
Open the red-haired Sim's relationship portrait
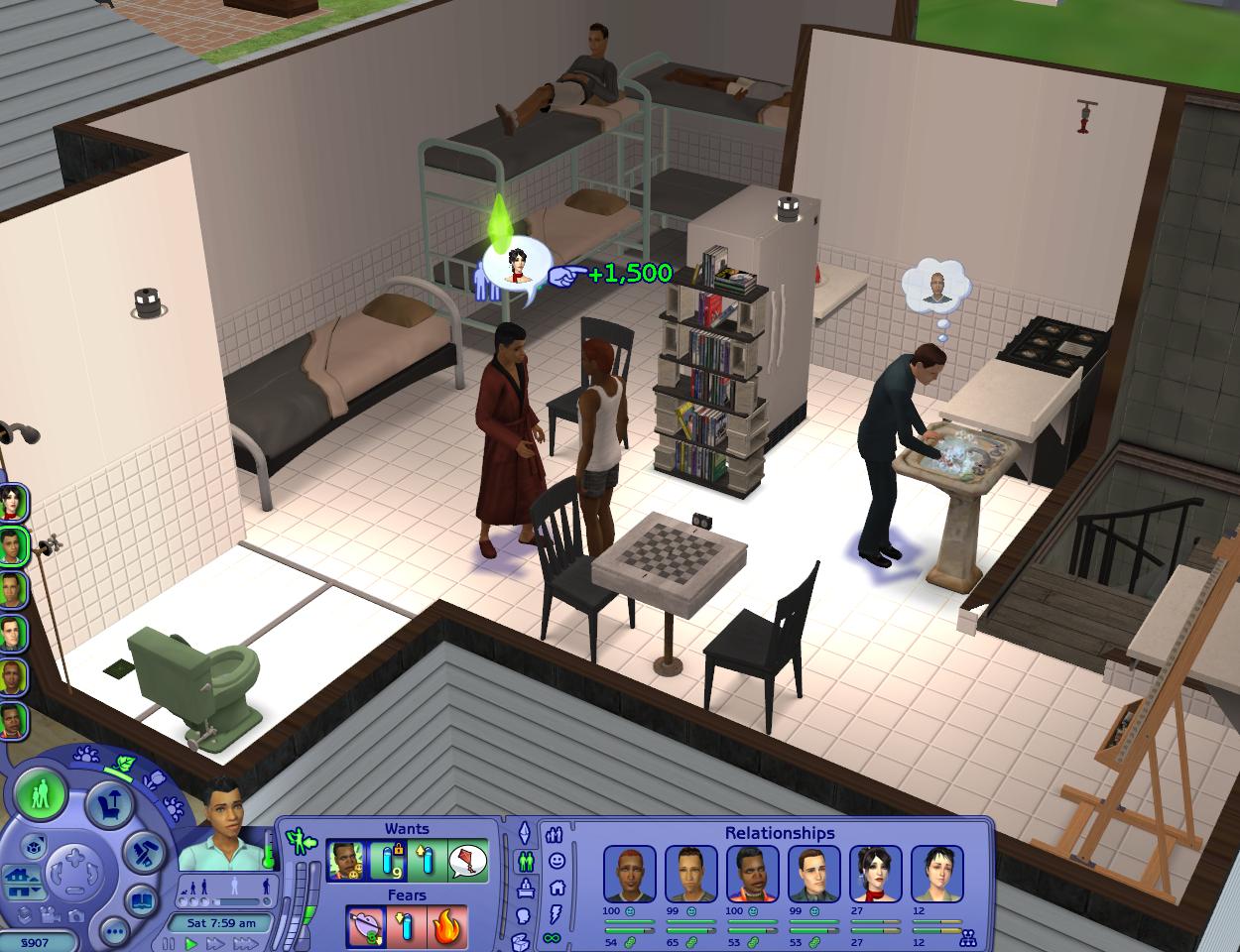coord(629,873)
